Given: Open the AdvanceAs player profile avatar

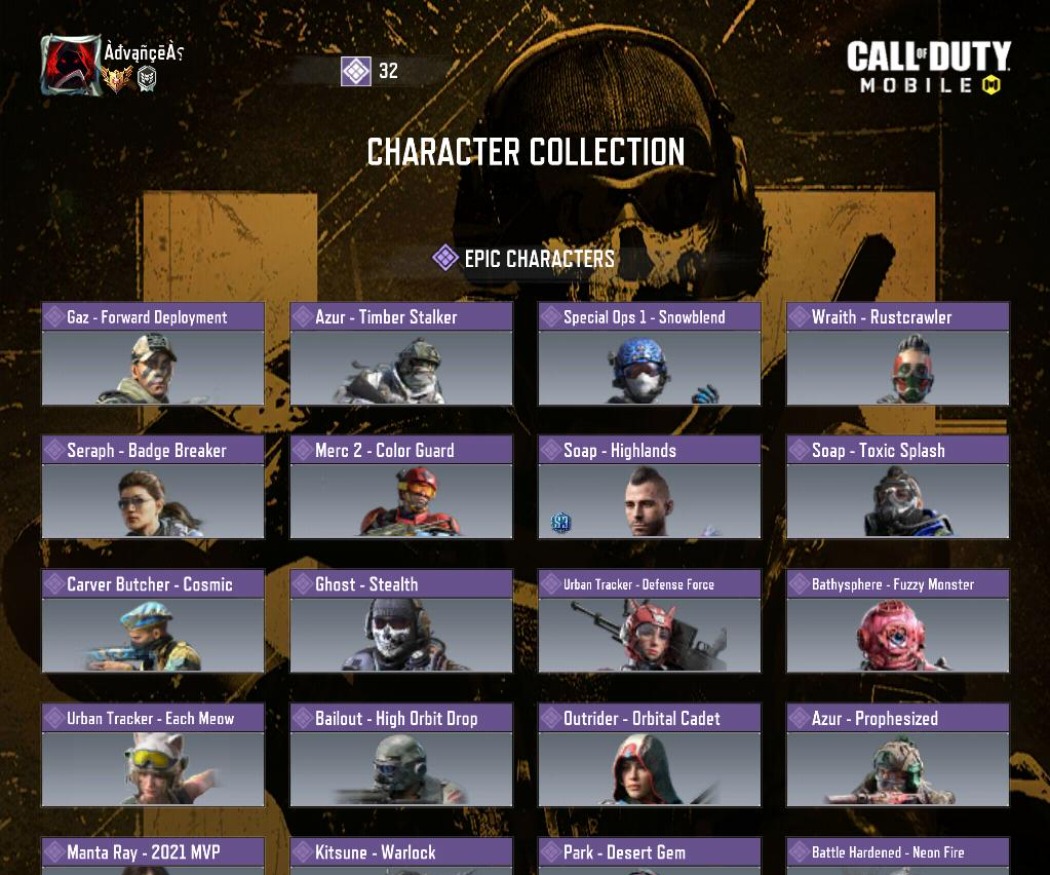Looking at the screenshot, I should click(70, 65).
